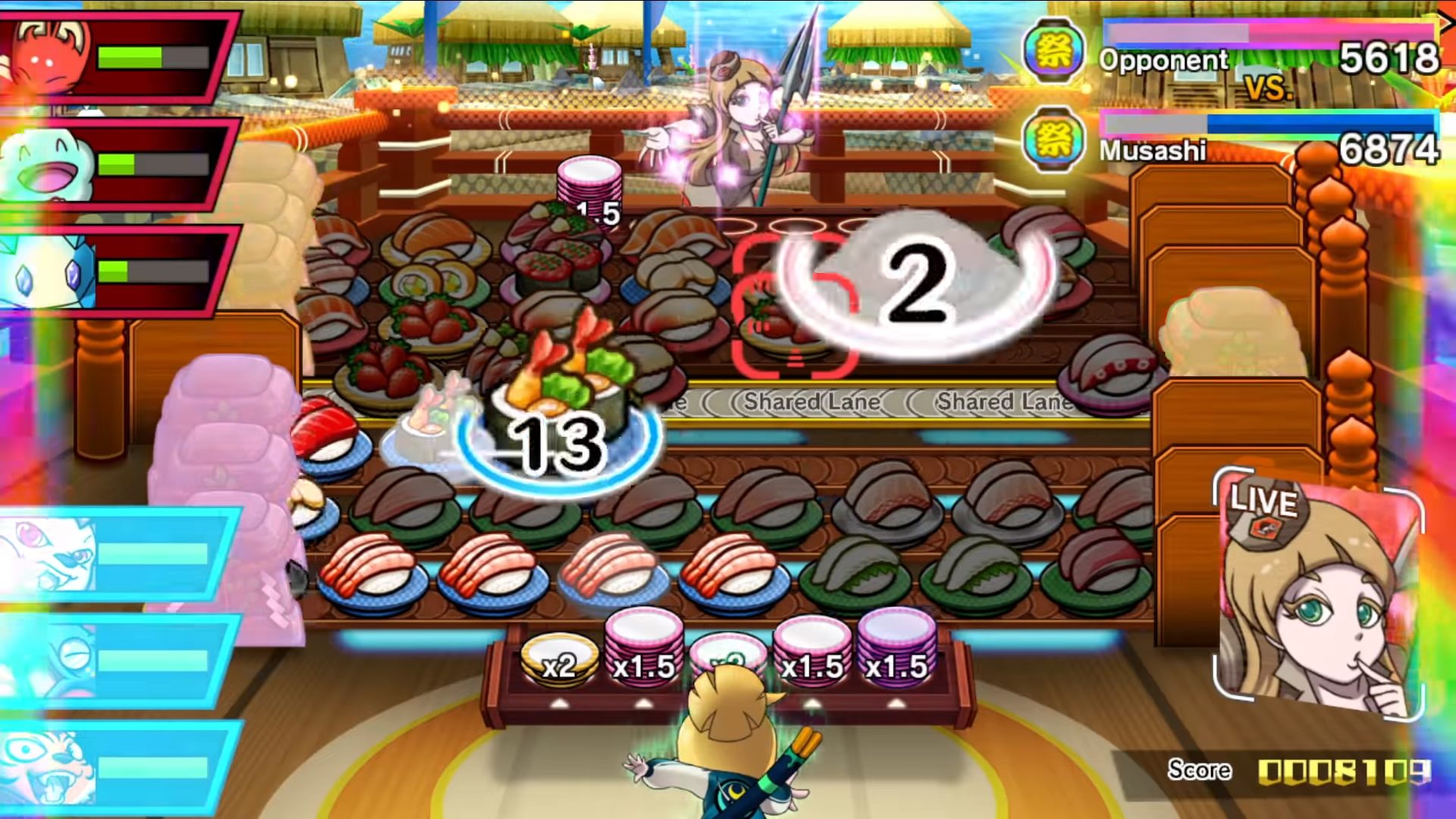The height and width of the screenshot is (819, 1456).
Task: Activate the roaring tiger sushi sprite panel
Action: pyautogui.click(x=114, y=766)
